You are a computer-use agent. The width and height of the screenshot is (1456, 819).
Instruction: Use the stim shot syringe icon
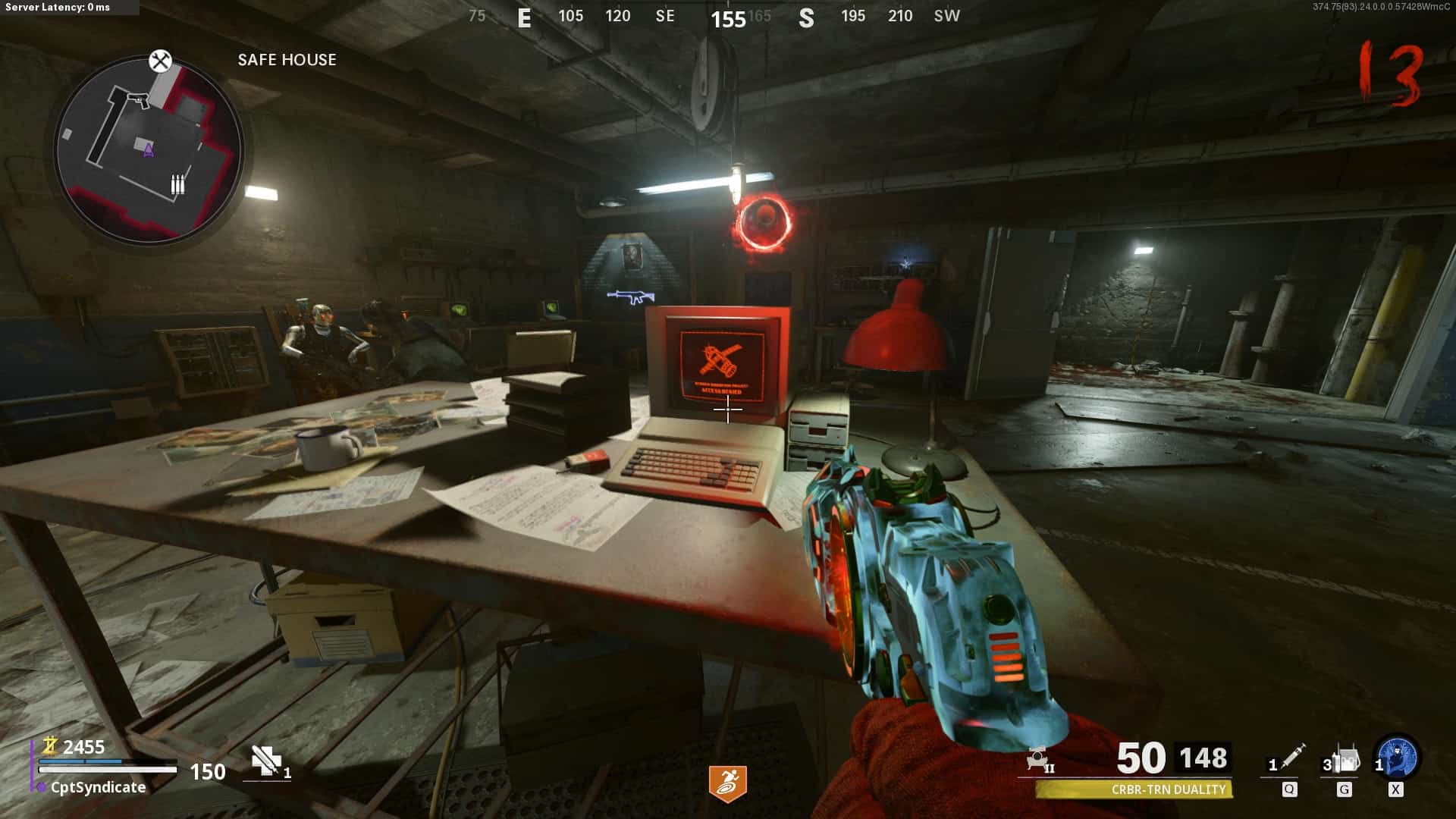(1292, 758)
